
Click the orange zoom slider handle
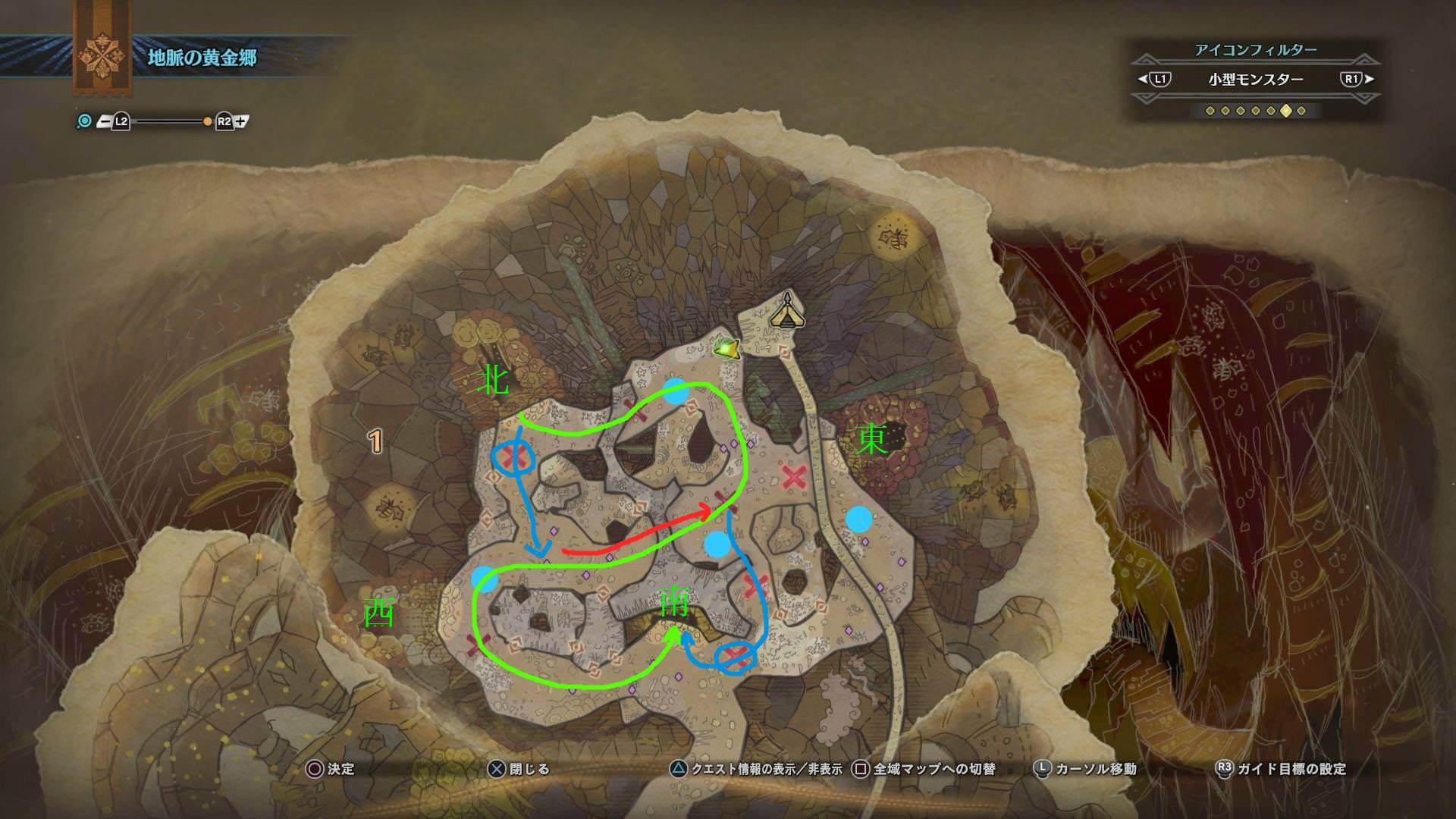[207, 121]
